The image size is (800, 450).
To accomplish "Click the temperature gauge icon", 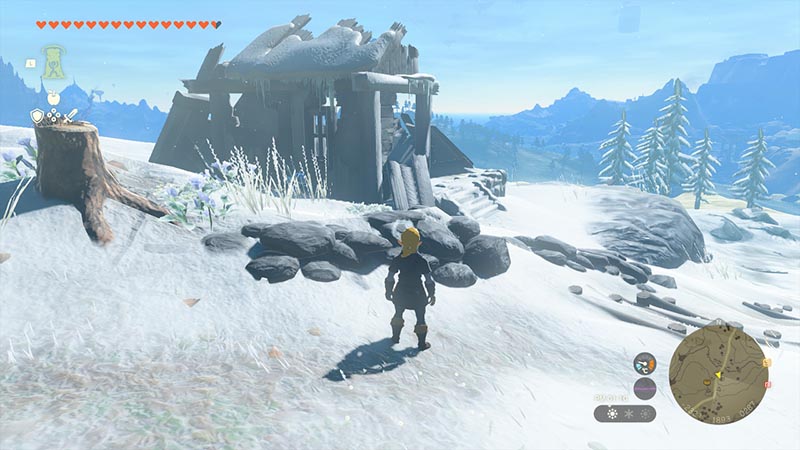I will pos(645,365).
